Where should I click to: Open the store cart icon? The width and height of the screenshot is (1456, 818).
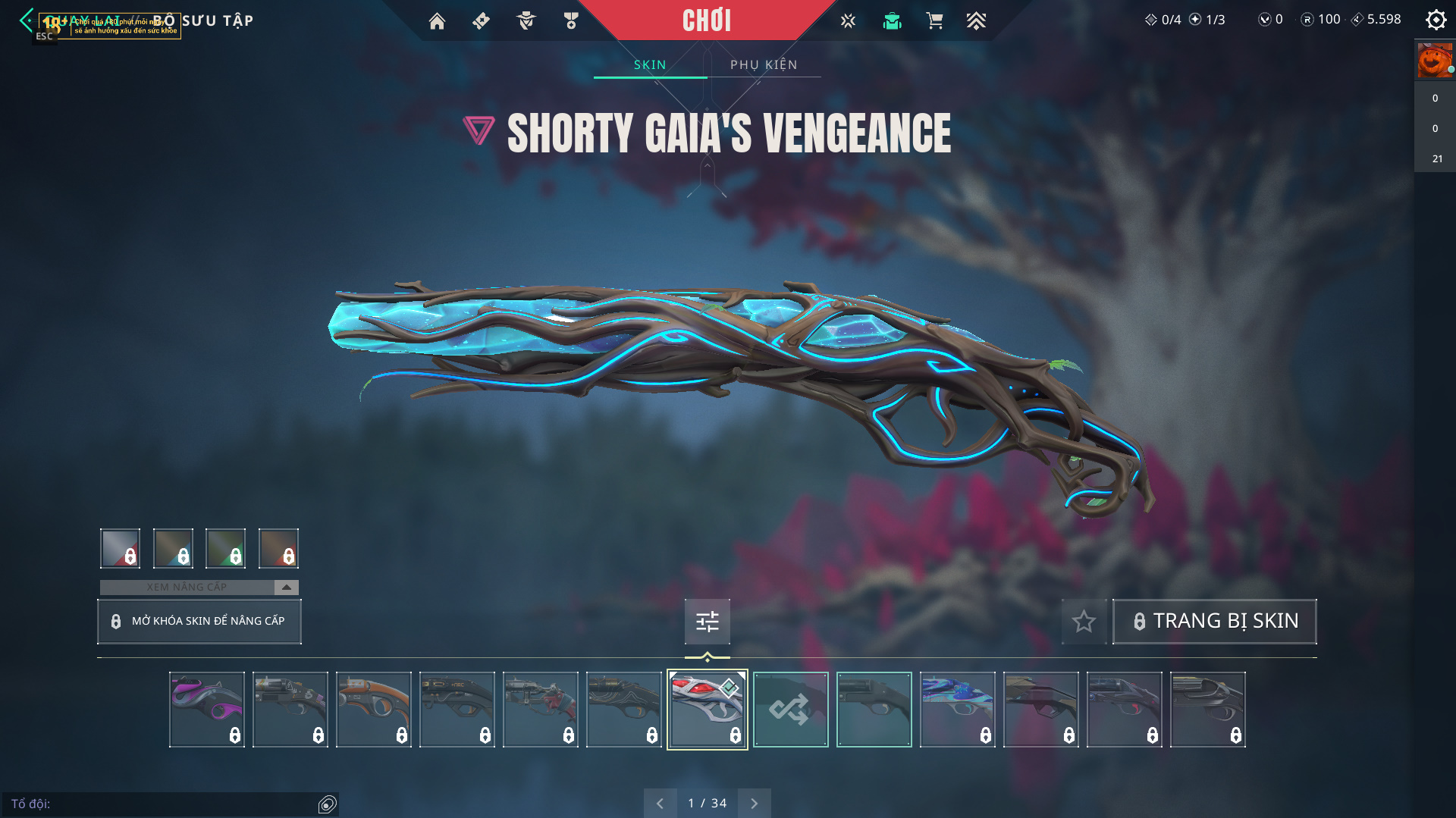tap(934, 21)
